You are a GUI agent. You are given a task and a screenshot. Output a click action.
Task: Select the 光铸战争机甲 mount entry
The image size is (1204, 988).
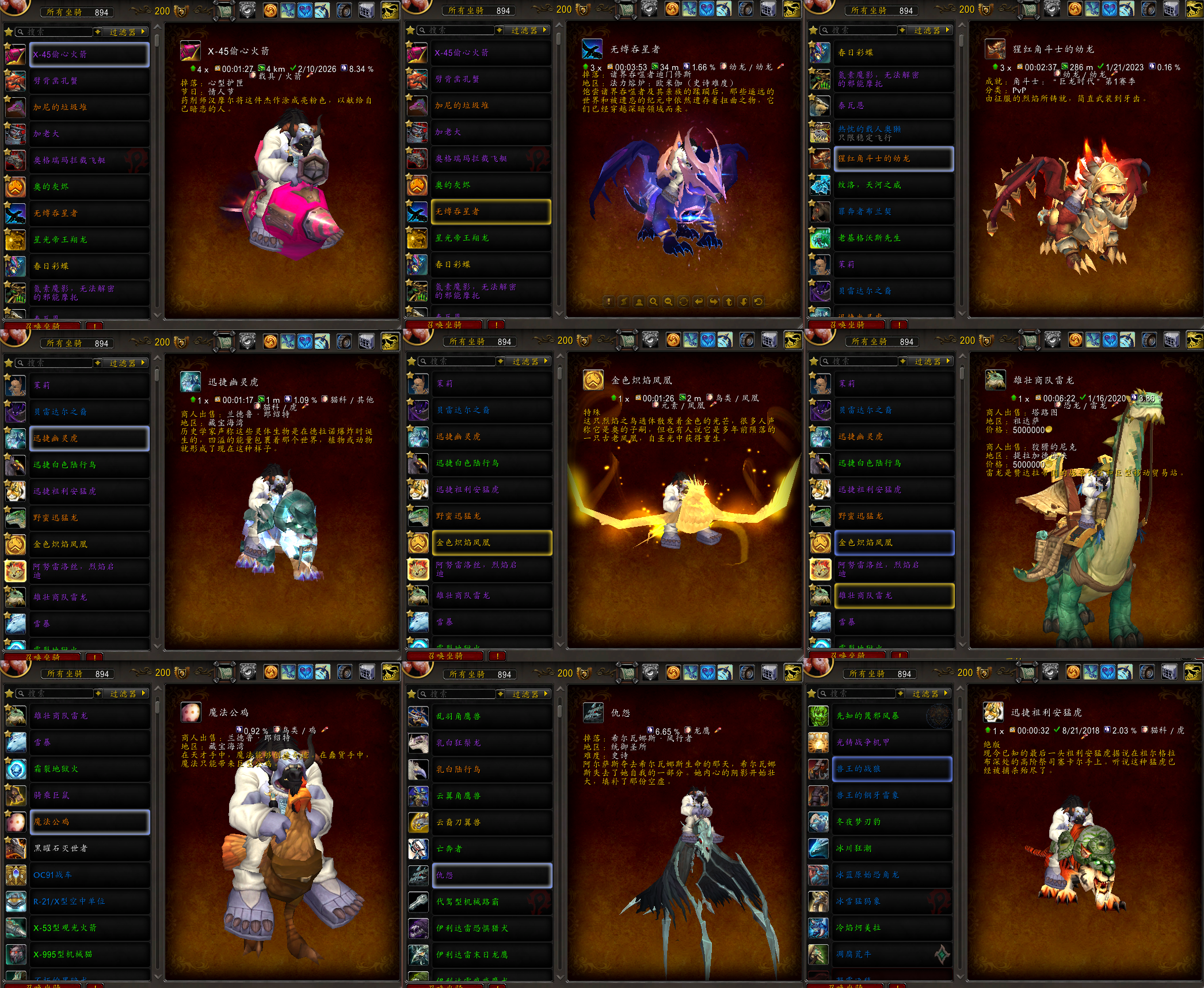(891, 743)
